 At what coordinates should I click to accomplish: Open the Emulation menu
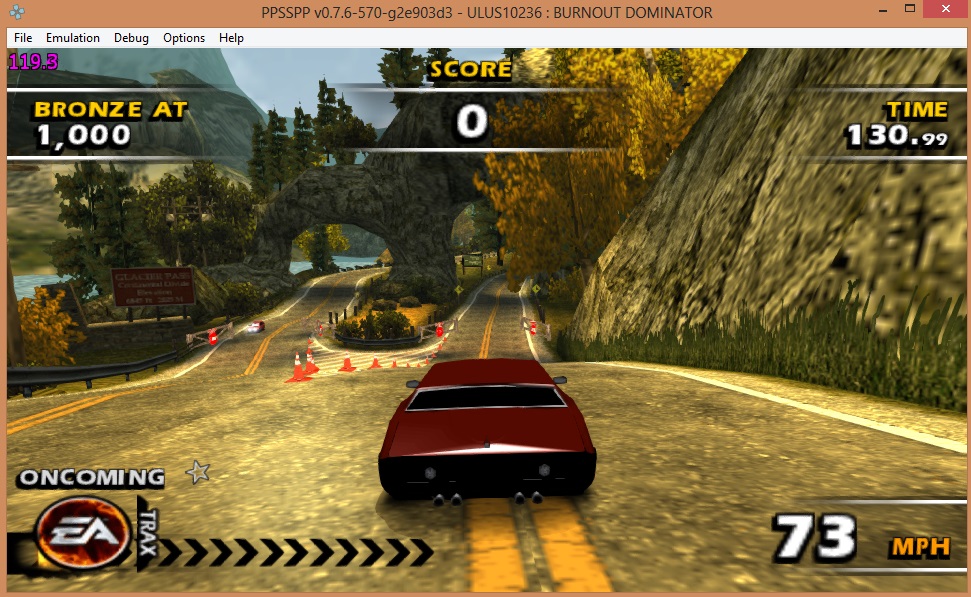(x=73, y=38)
